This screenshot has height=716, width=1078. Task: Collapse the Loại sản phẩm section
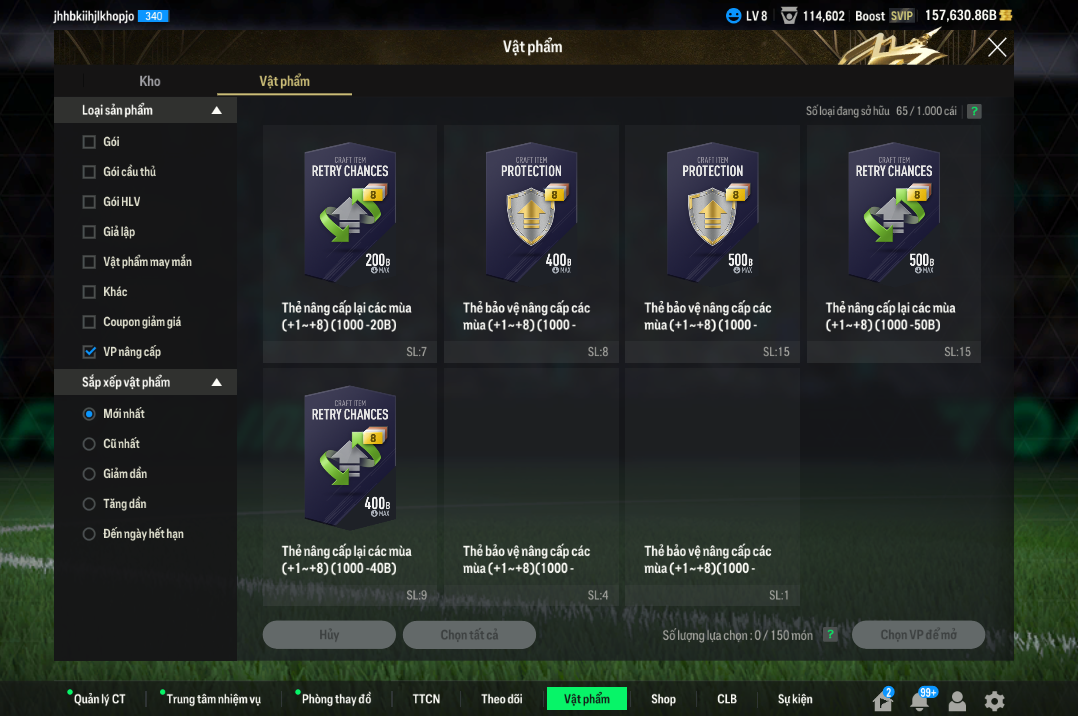pos(217,111)
